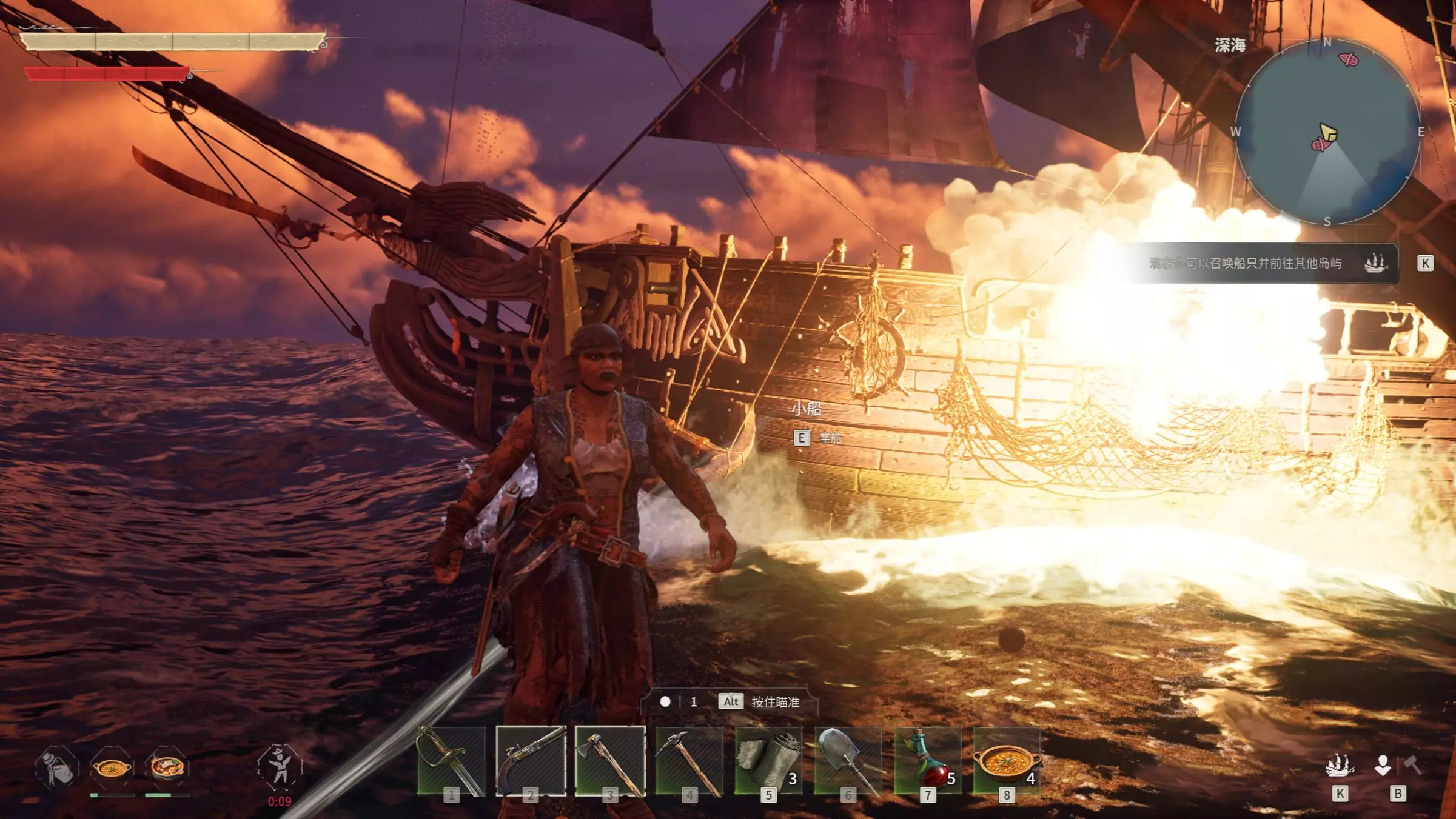Click the ship marker near minimap north
Viewport: 1456px width, 819px height.
(x=1349, y=59)
